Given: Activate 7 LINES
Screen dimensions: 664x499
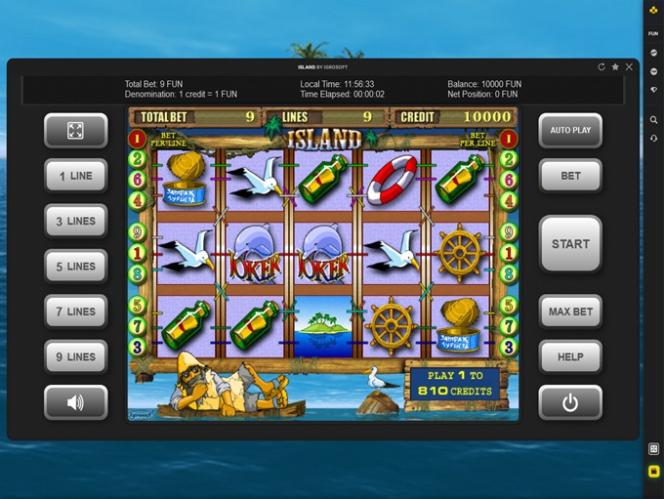Looking at the screenshot, I should [76, 311].
